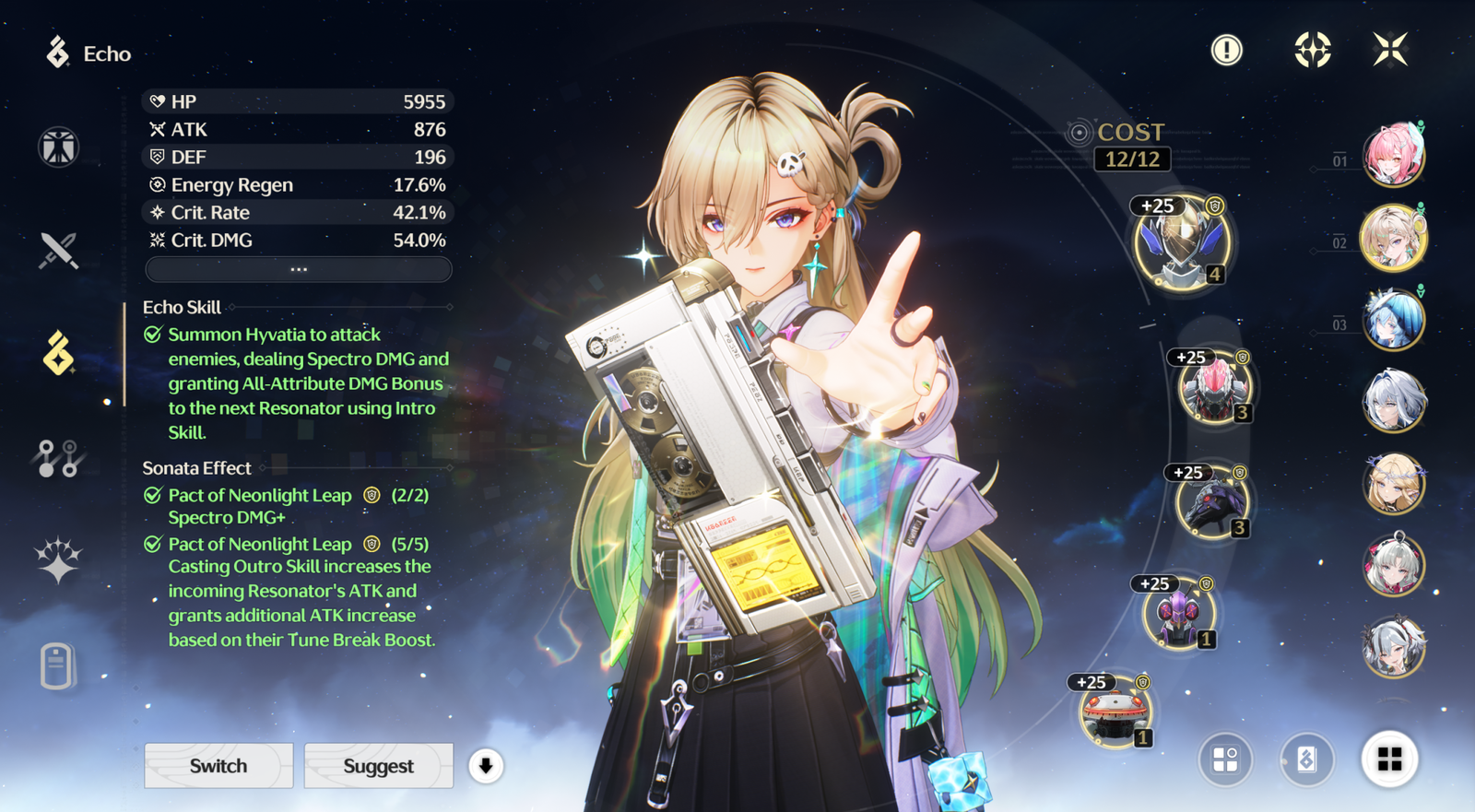This screenshot has width=1475, height=812.
Task: Select the red-haired cost 3 echo slot
Action: tap(1213, 389)
